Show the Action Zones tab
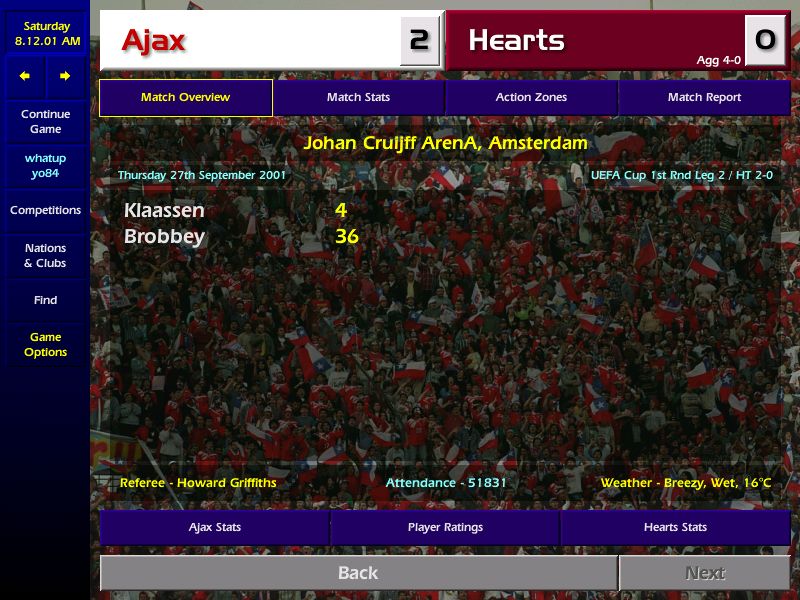The height and width of the screenshot is (600, 800). pyautogui.click(x=531, y=98)
